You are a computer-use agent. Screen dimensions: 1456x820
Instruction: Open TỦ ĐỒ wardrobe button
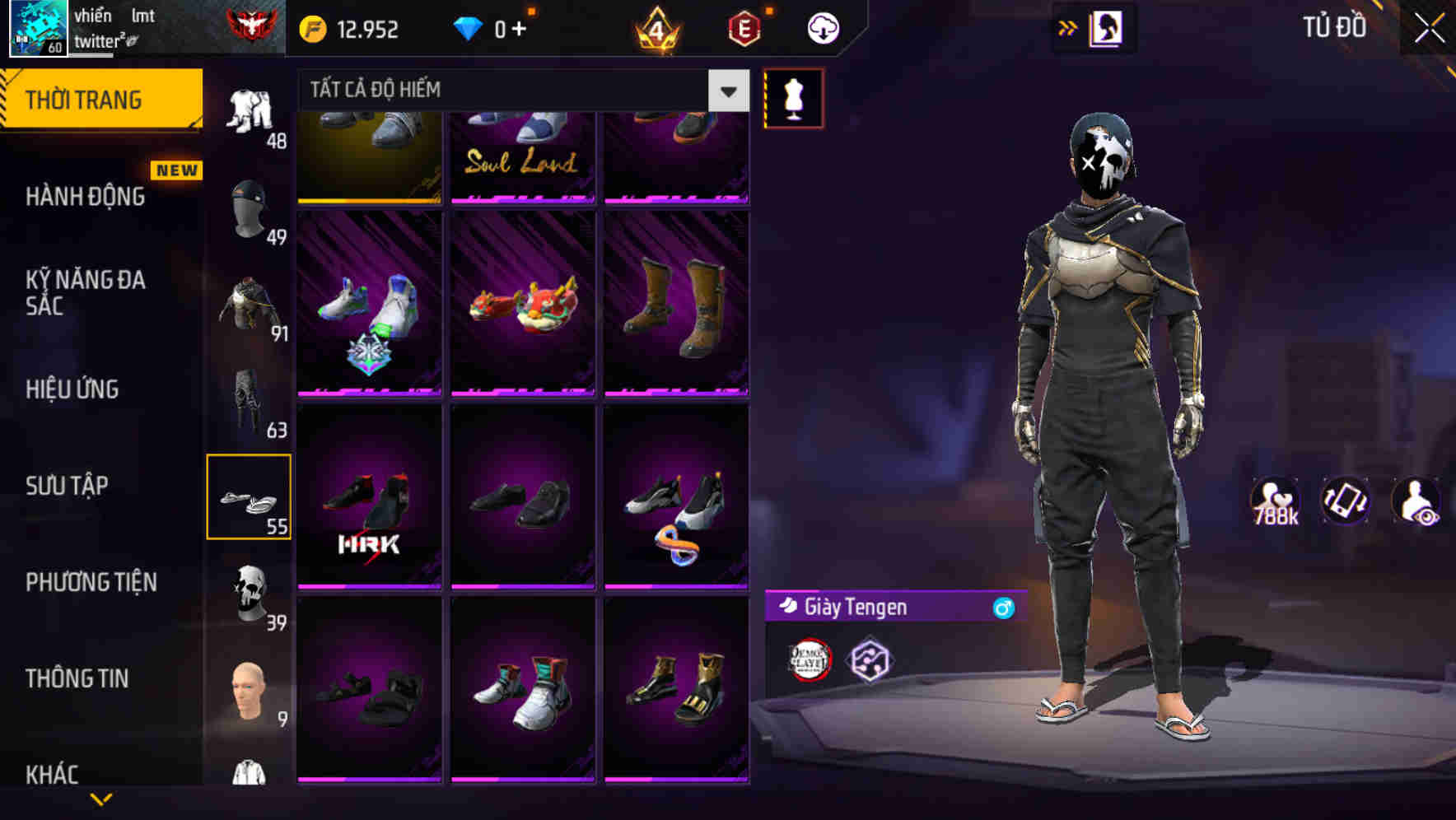[1333, 27]
